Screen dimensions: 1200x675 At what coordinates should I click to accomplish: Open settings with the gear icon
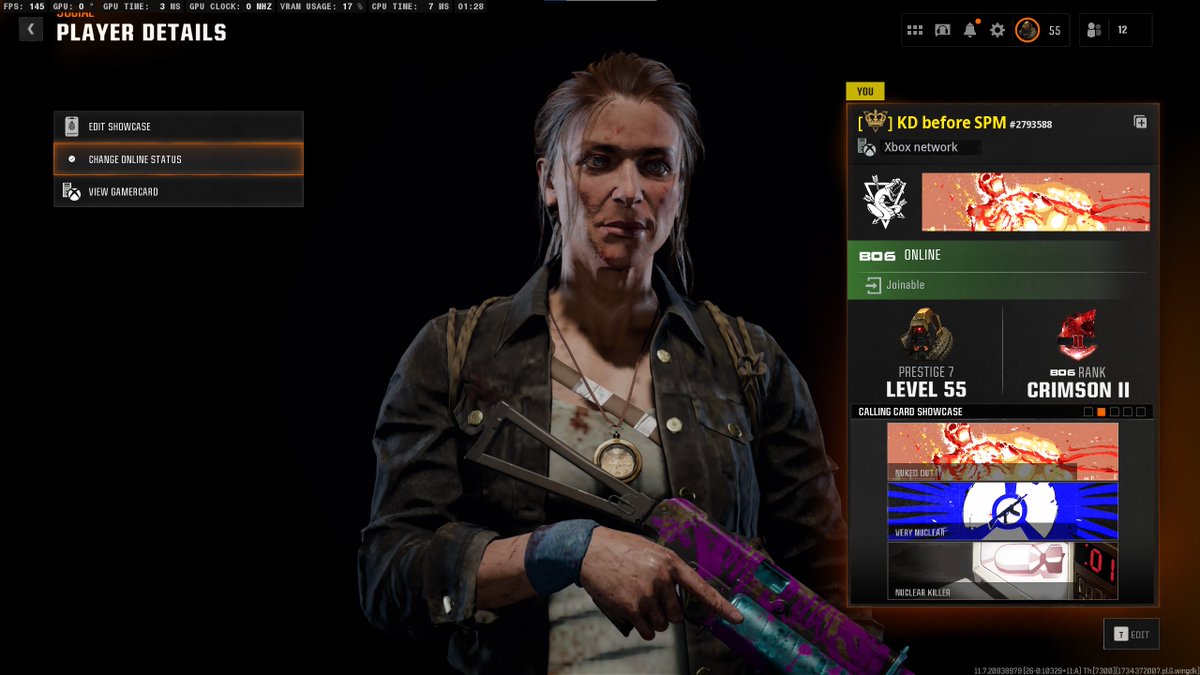point(997,30)
